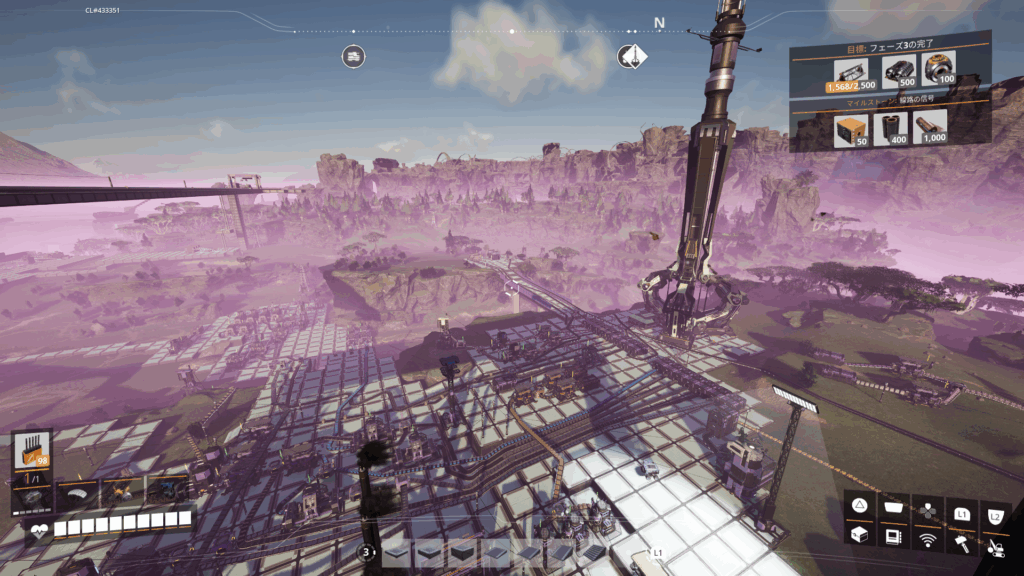The height and width of the screenshot is (576, 1024).
Task: Select the triple-pipe milestone item showing 400
Action: click(890, 127)
